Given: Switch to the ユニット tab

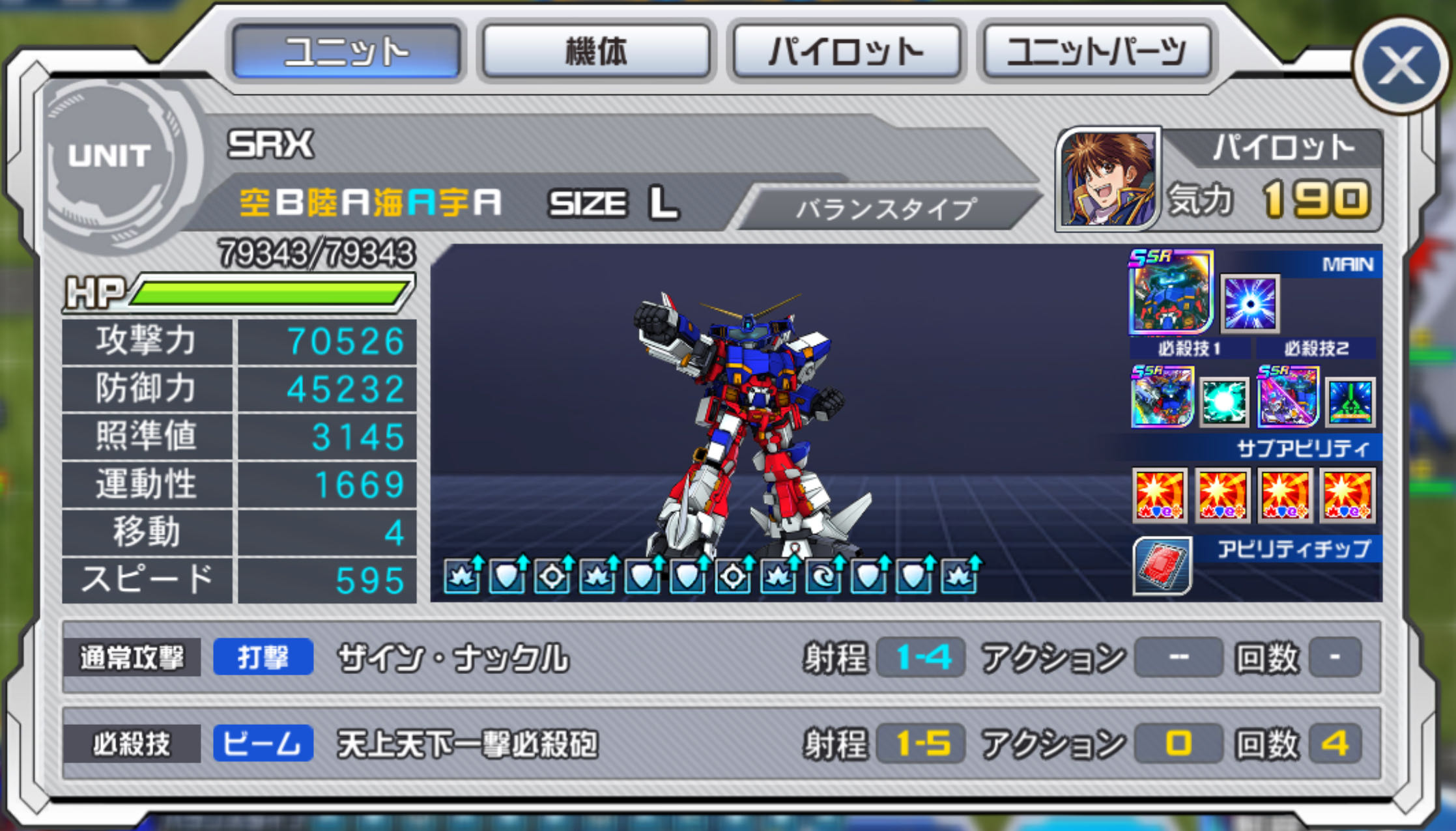Looking at the screenshot, I should click(x=347, y=51).
